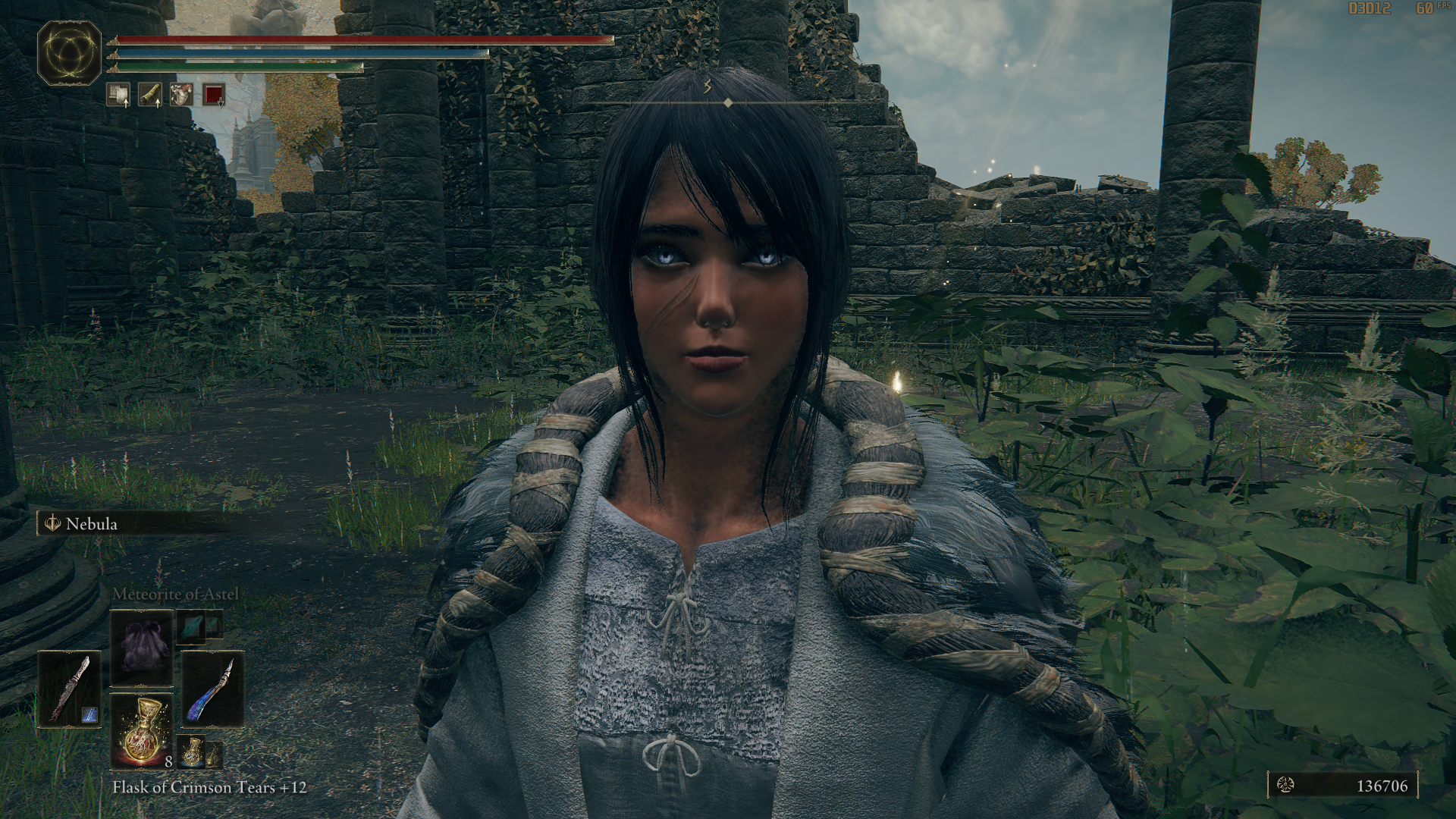Click the lightning icon above the stance bar
Screen dimensions: 1456x819
point(705,86)
